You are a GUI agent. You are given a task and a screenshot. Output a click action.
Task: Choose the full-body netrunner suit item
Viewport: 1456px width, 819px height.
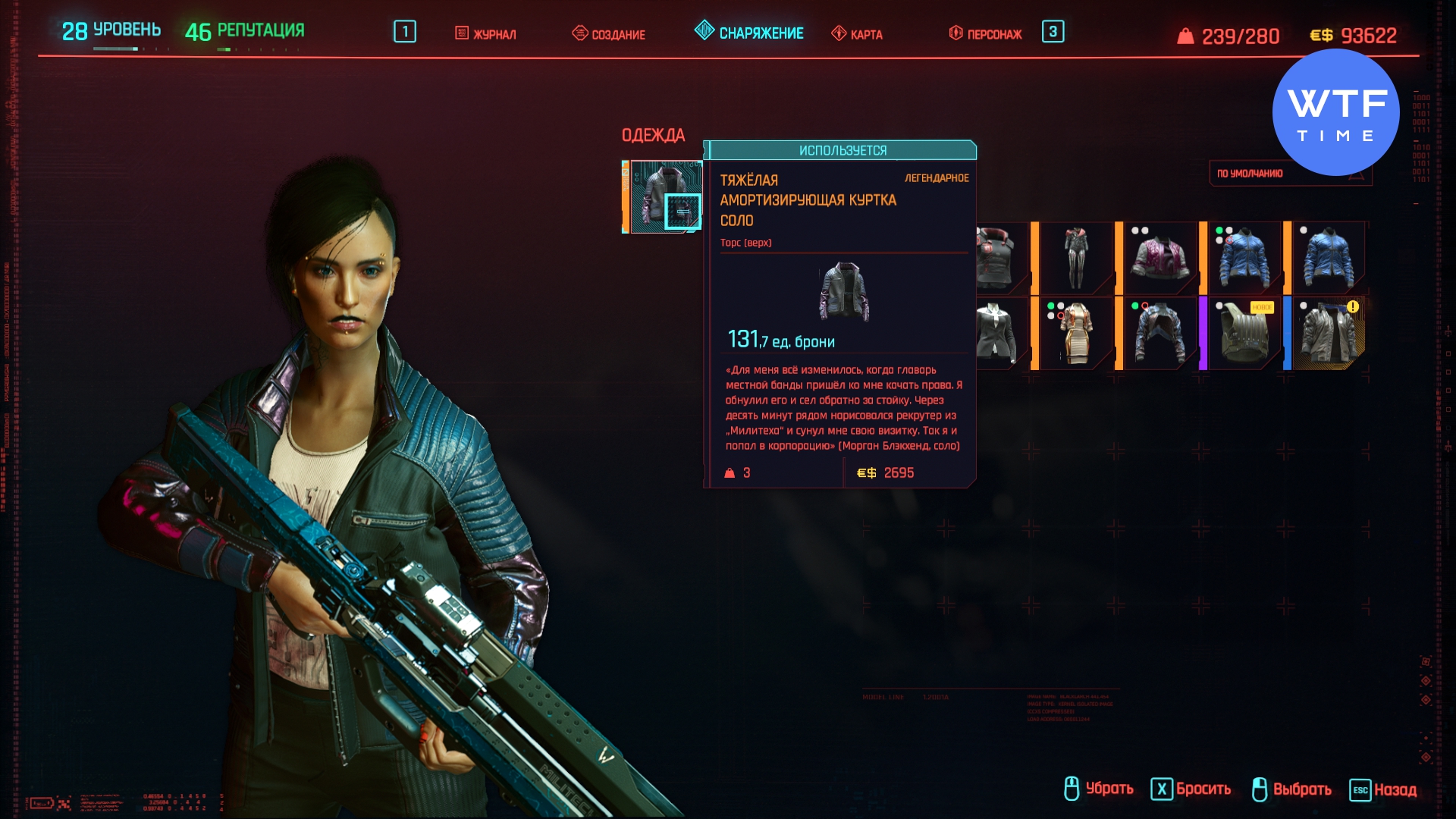(x=1076, y=258)
